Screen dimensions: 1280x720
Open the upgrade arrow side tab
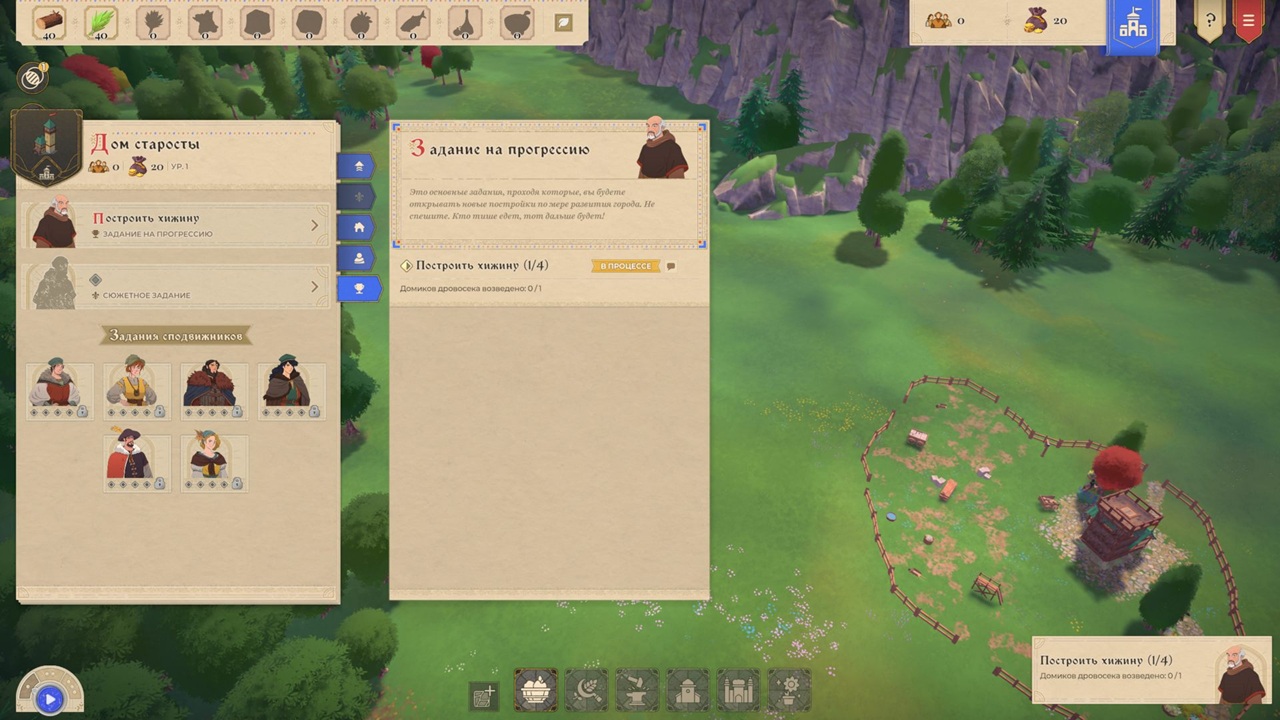[358, 166]
